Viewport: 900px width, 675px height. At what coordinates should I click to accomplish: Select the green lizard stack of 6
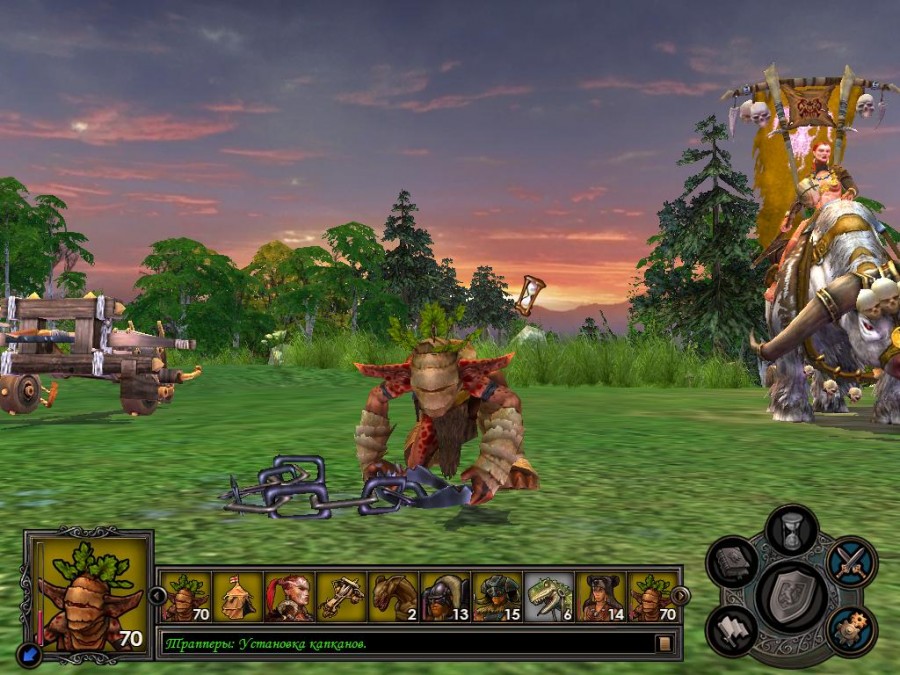549,597
